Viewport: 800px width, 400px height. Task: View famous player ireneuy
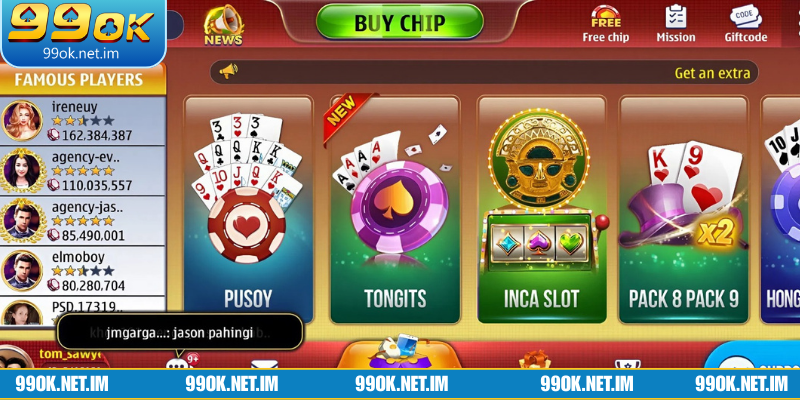83,120
